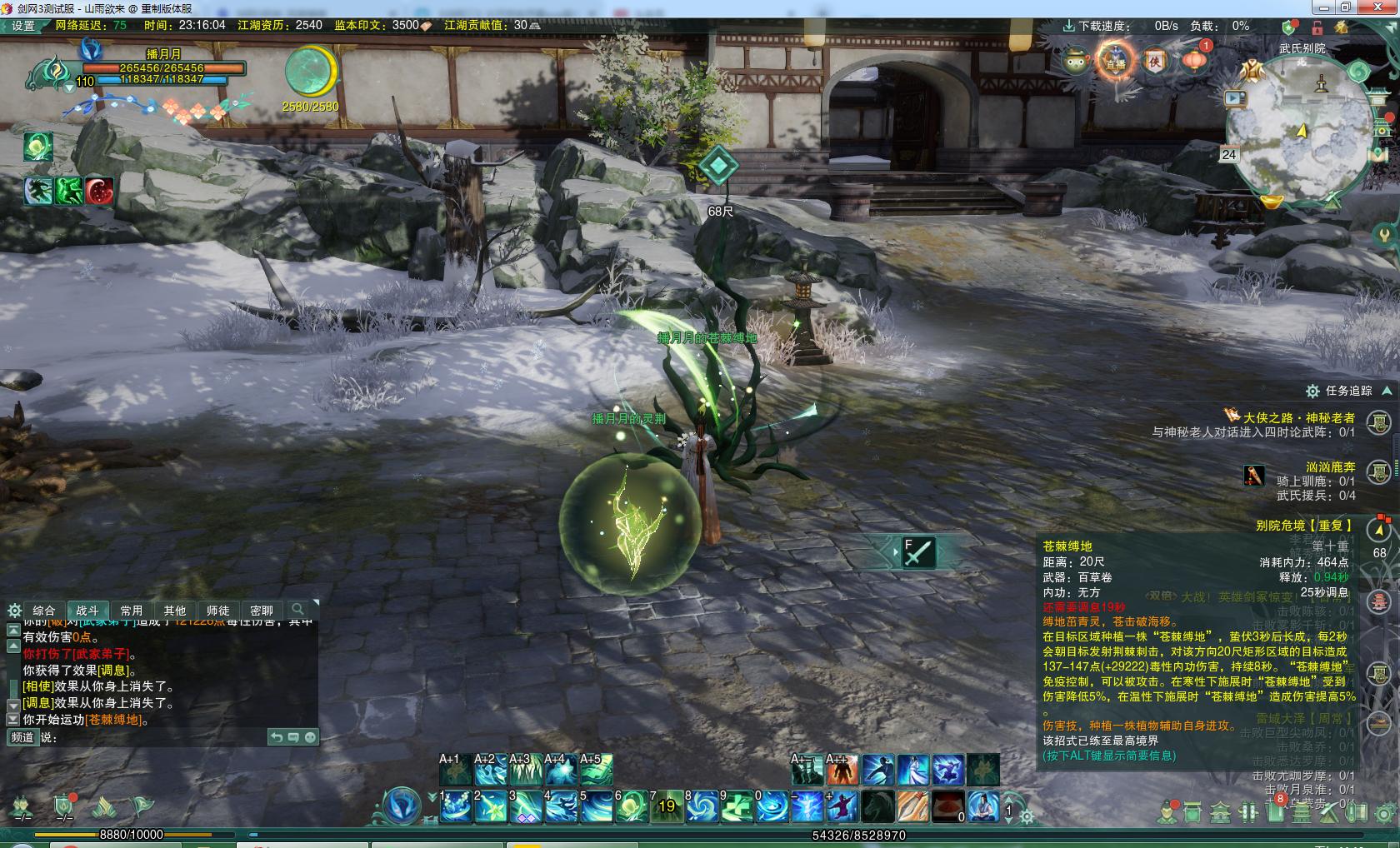The height and width of the screenshot is (848, 1400).
Task: Select the 密聊 whisper tab
Action: pyautogui.click(x=261, y=611)
